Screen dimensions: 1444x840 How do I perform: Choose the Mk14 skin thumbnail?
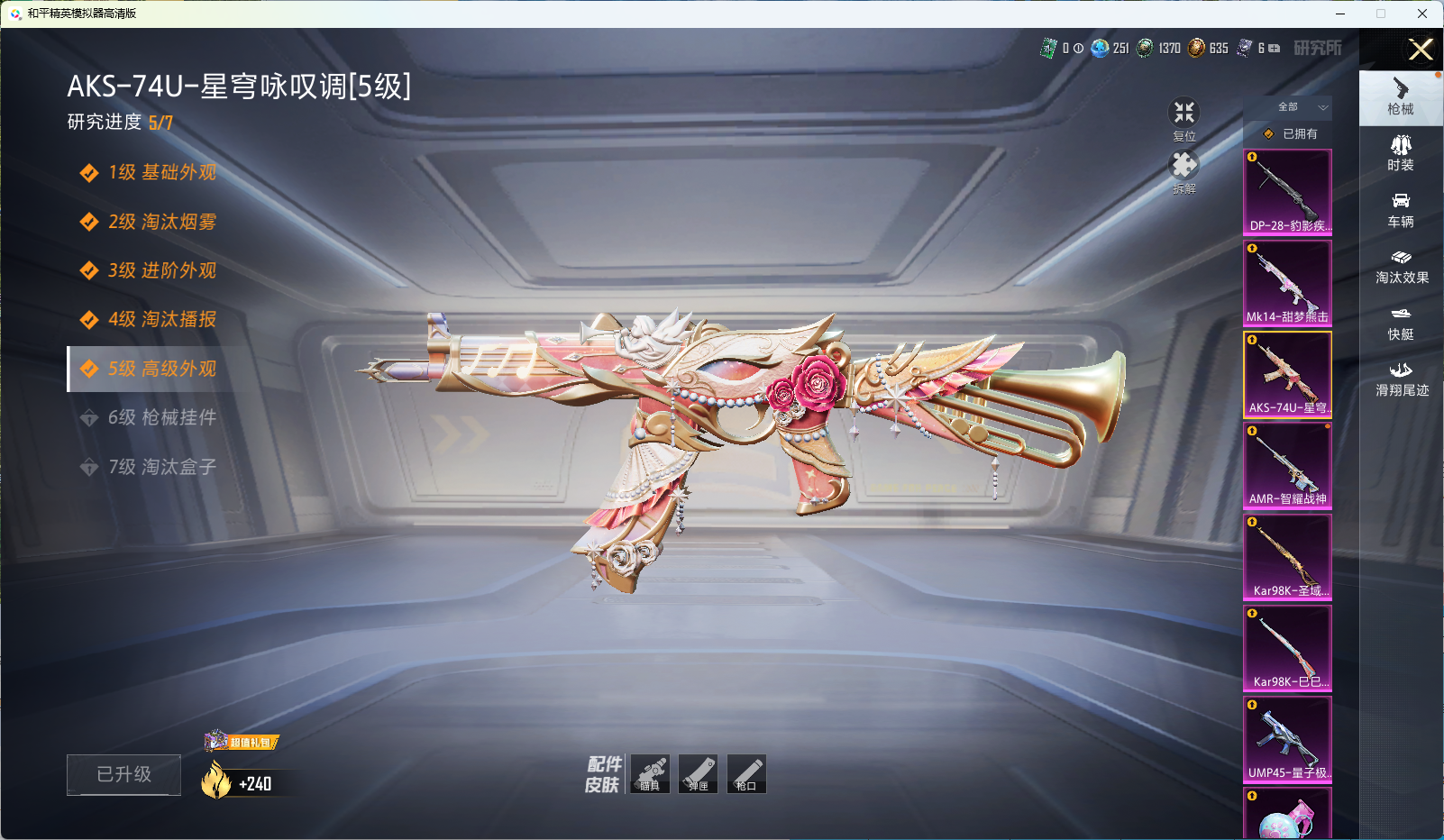pyautogui.click(x=1287, y=283)
